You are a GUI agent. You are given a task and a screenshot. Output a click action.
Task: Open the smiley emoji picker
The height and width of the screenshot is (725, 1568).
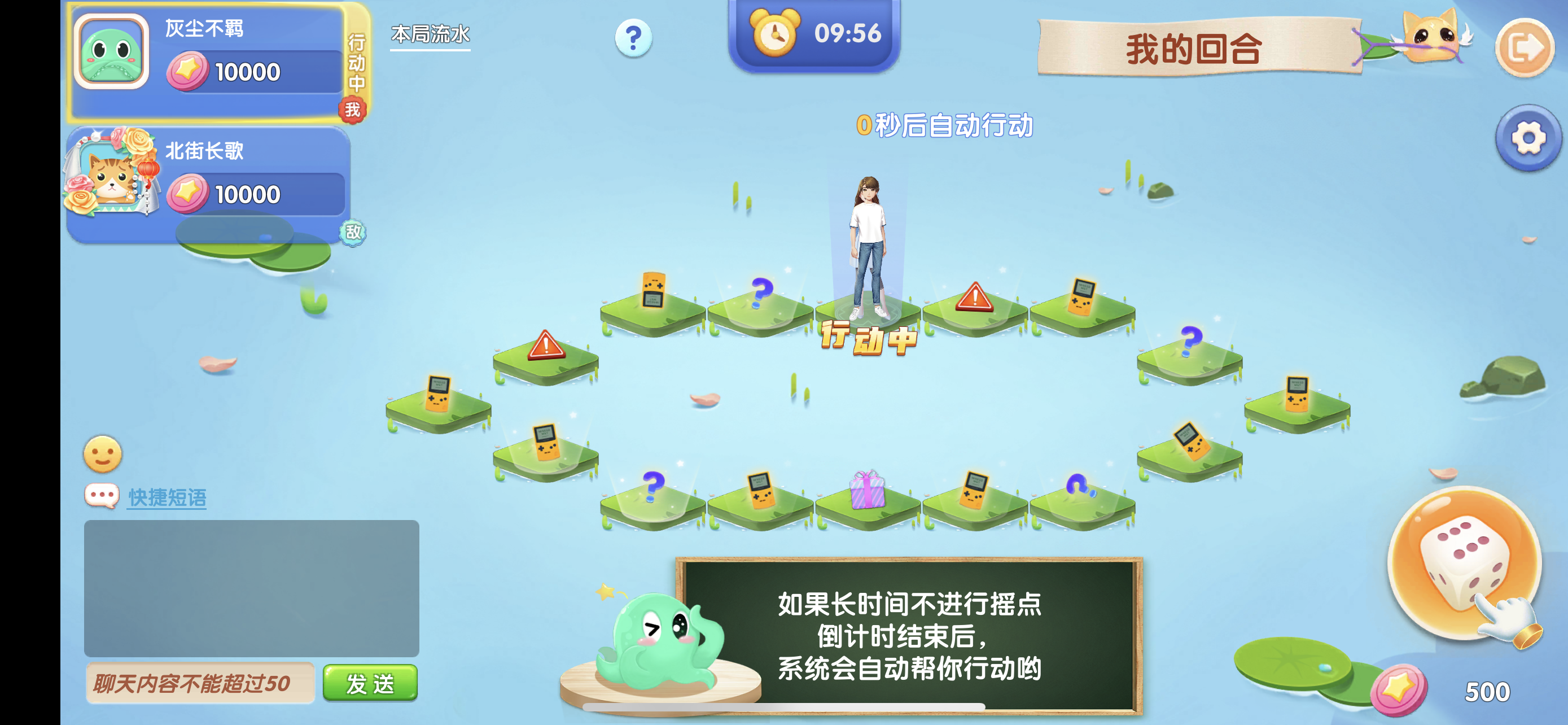point(104,455)
